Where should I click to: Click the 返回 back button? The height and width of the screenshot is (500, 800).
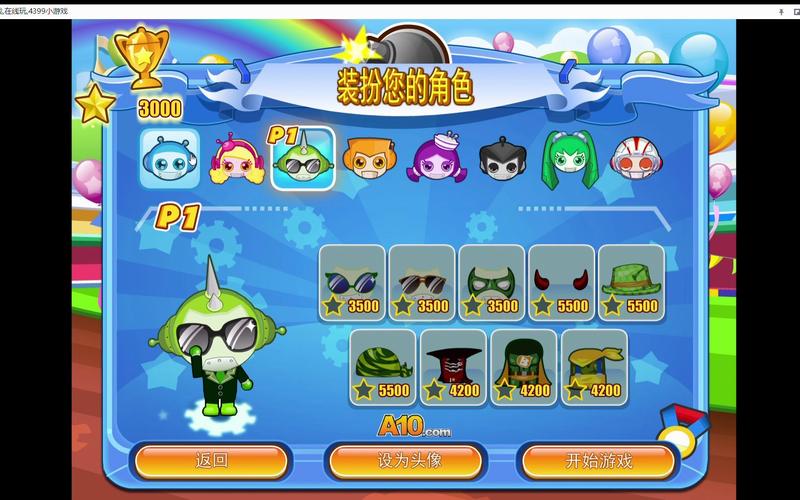[211, 461]
